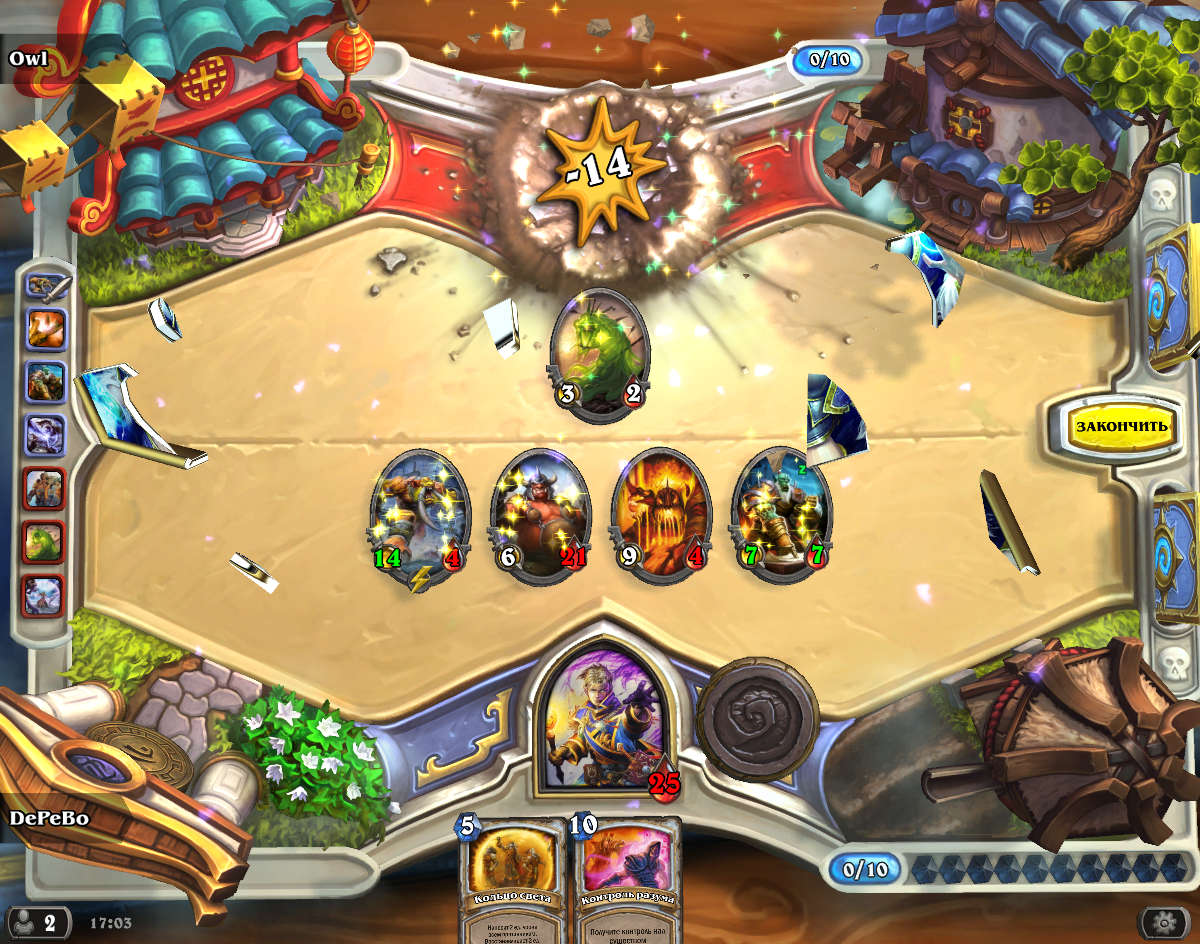This screenshot has width=1200, height=944.
Task: Inspect the sword attack tile in history
Action: (x=46, y=286)
